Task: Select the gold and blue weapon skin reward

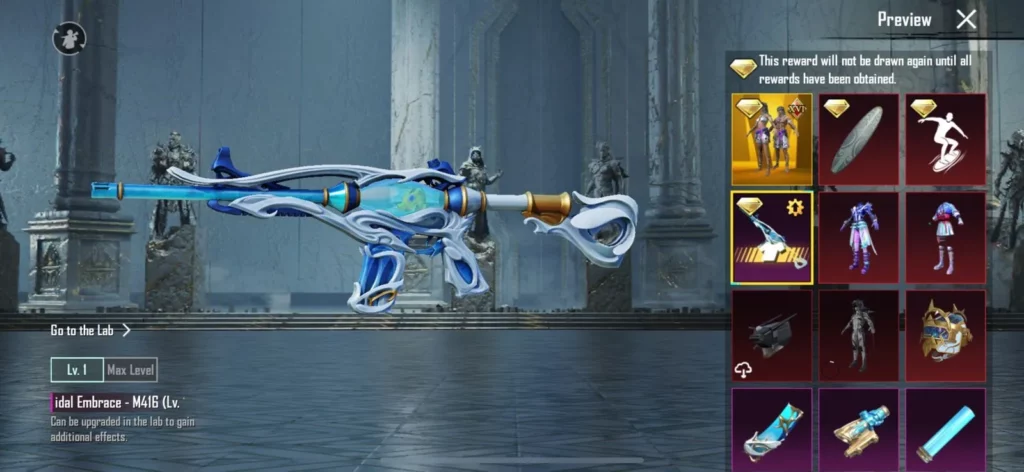Action: [859, 430]
